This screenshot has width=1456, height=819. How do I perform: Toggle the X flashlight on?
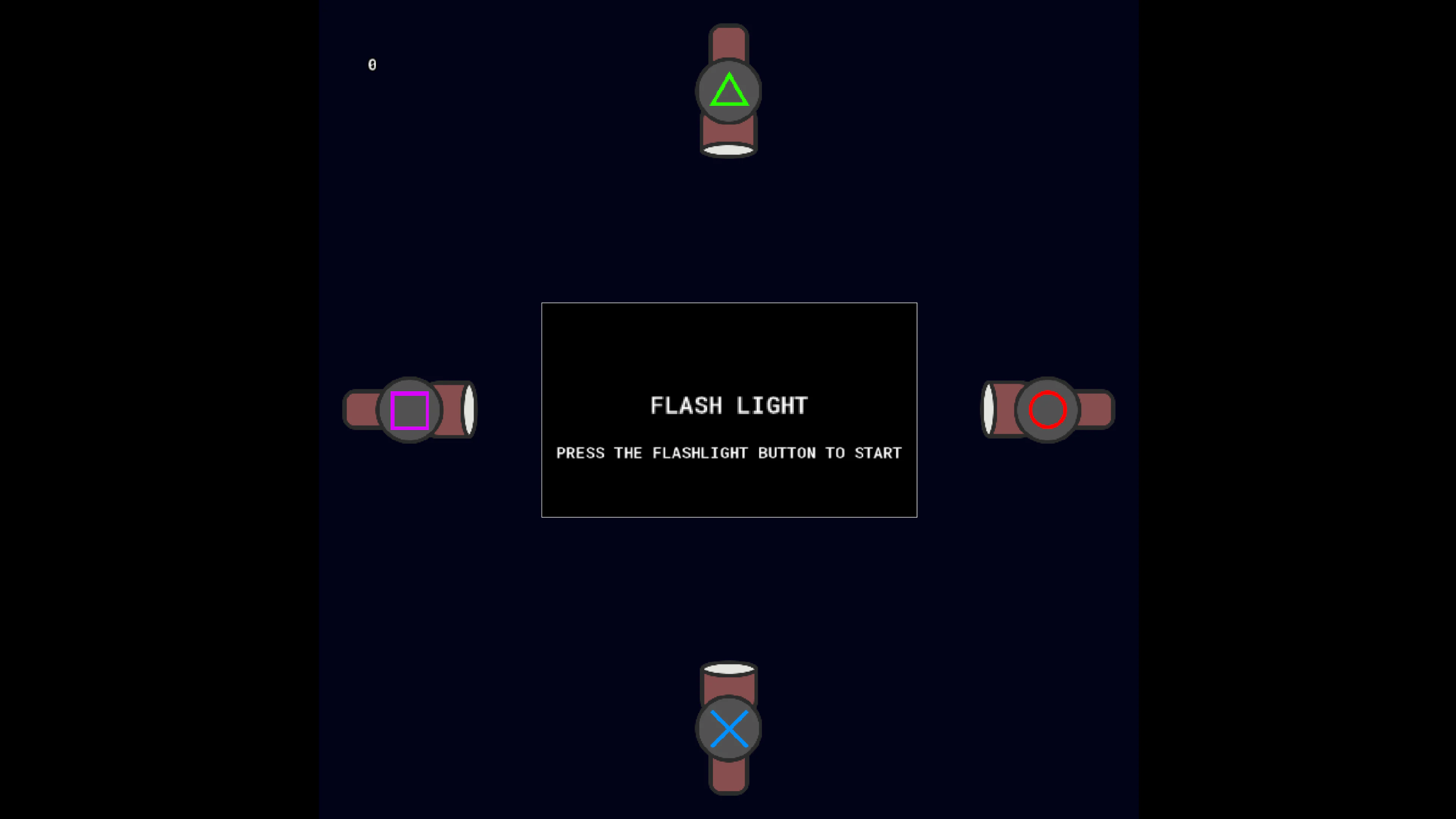(x=728, y=728)
